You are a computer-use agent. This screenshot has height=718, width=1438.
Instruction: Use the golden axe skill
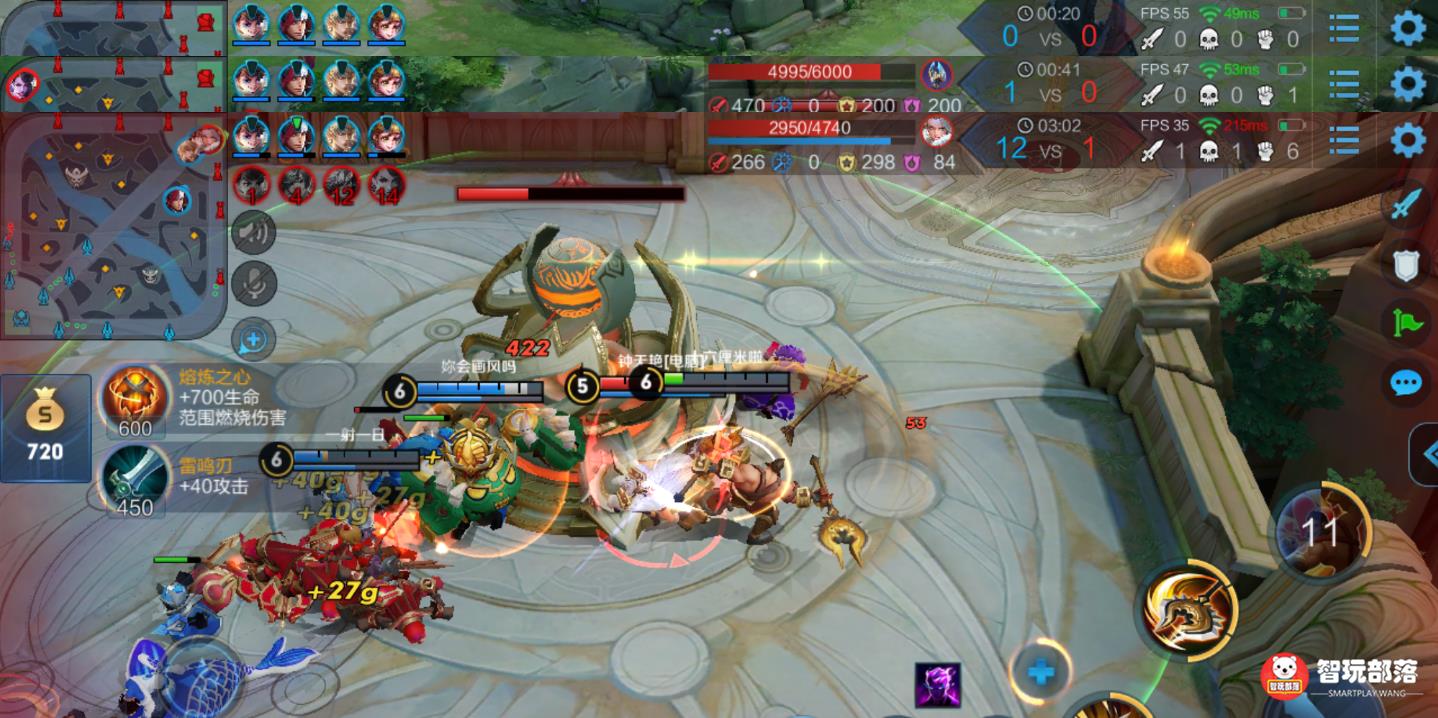coord(1190,609)
